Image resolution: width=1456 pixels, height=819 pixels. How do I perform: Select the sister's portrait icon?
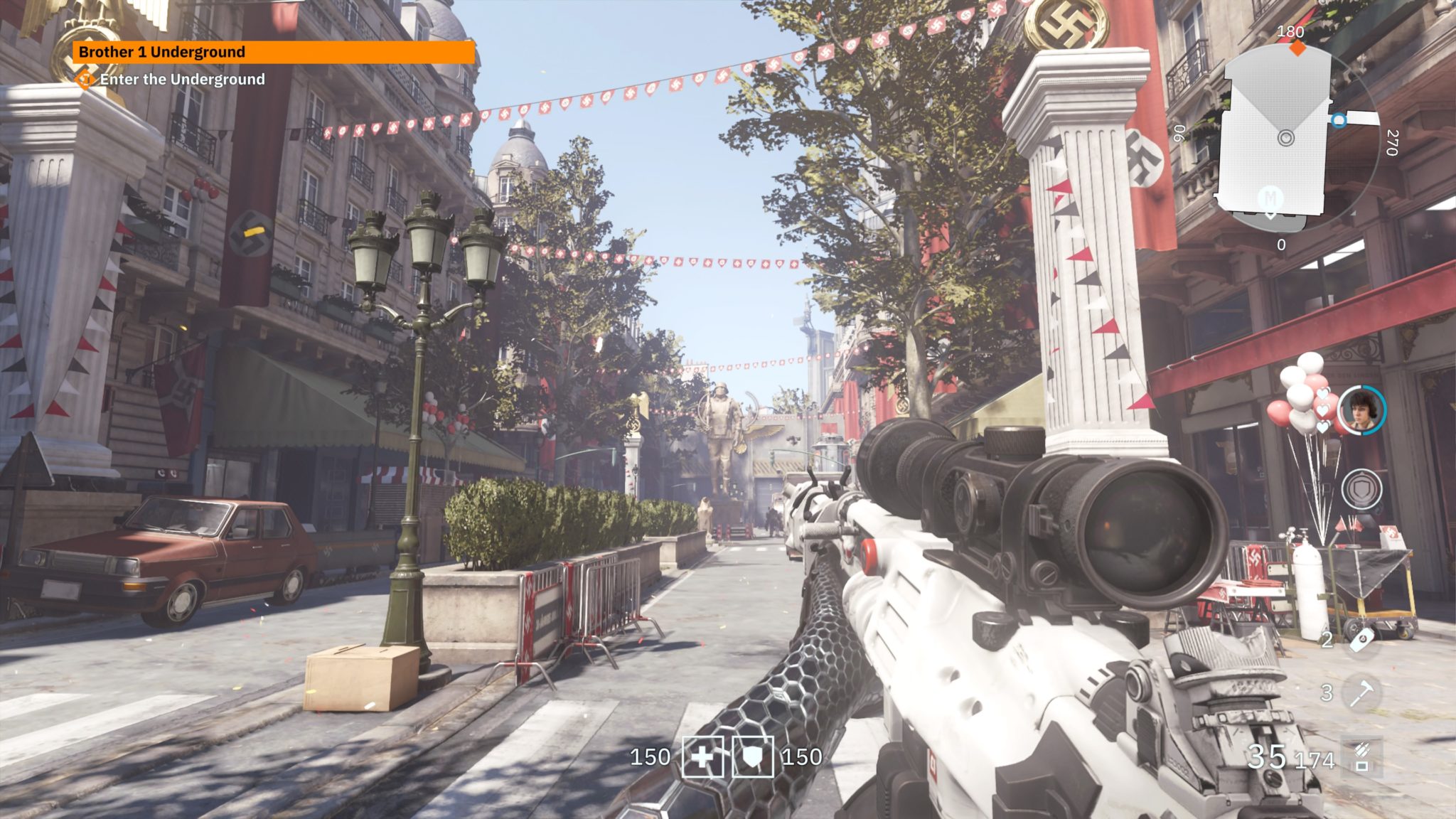(1361, 410)
